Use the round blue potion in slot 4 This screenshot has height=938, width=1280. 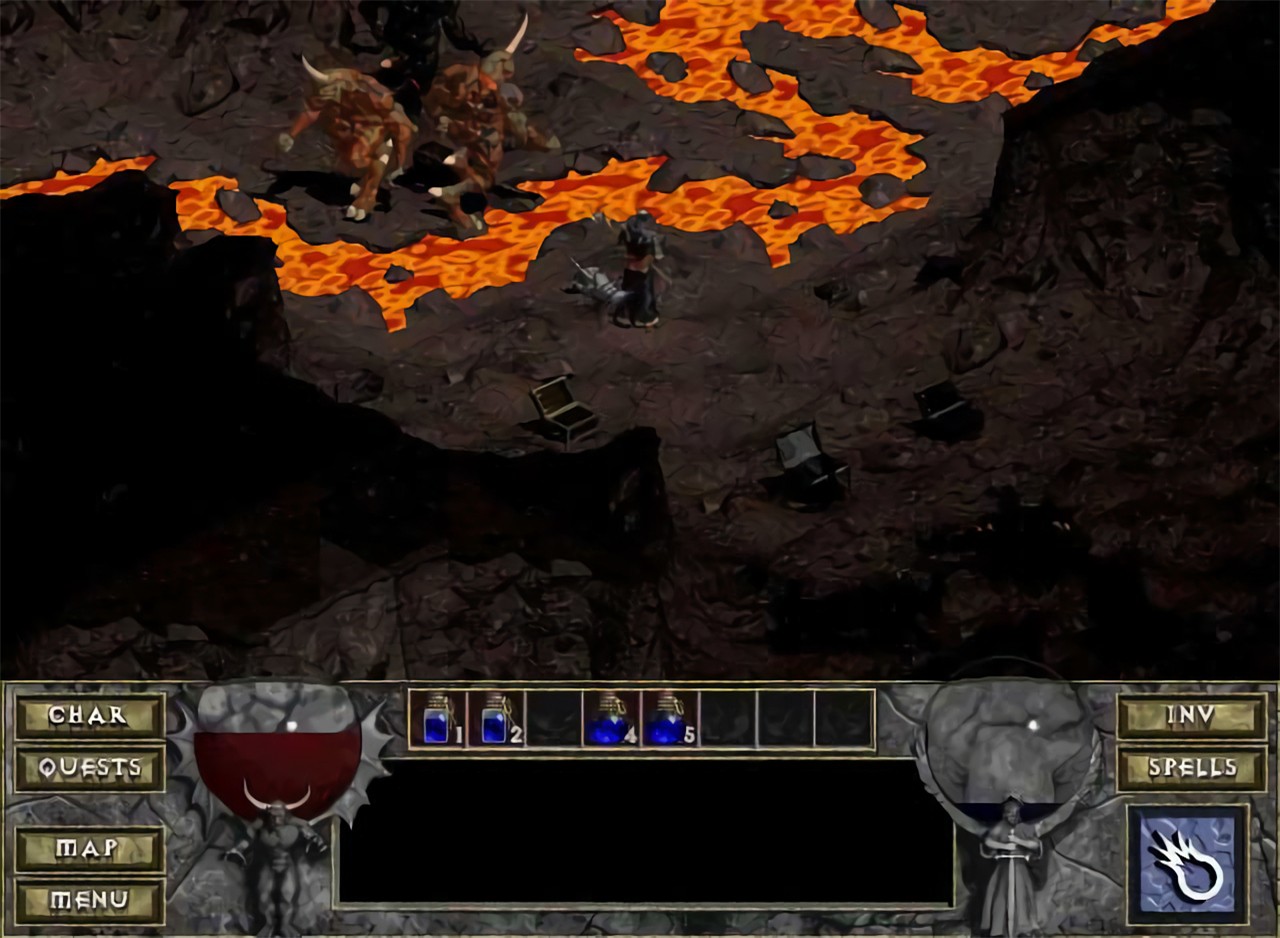pos(610,719)
